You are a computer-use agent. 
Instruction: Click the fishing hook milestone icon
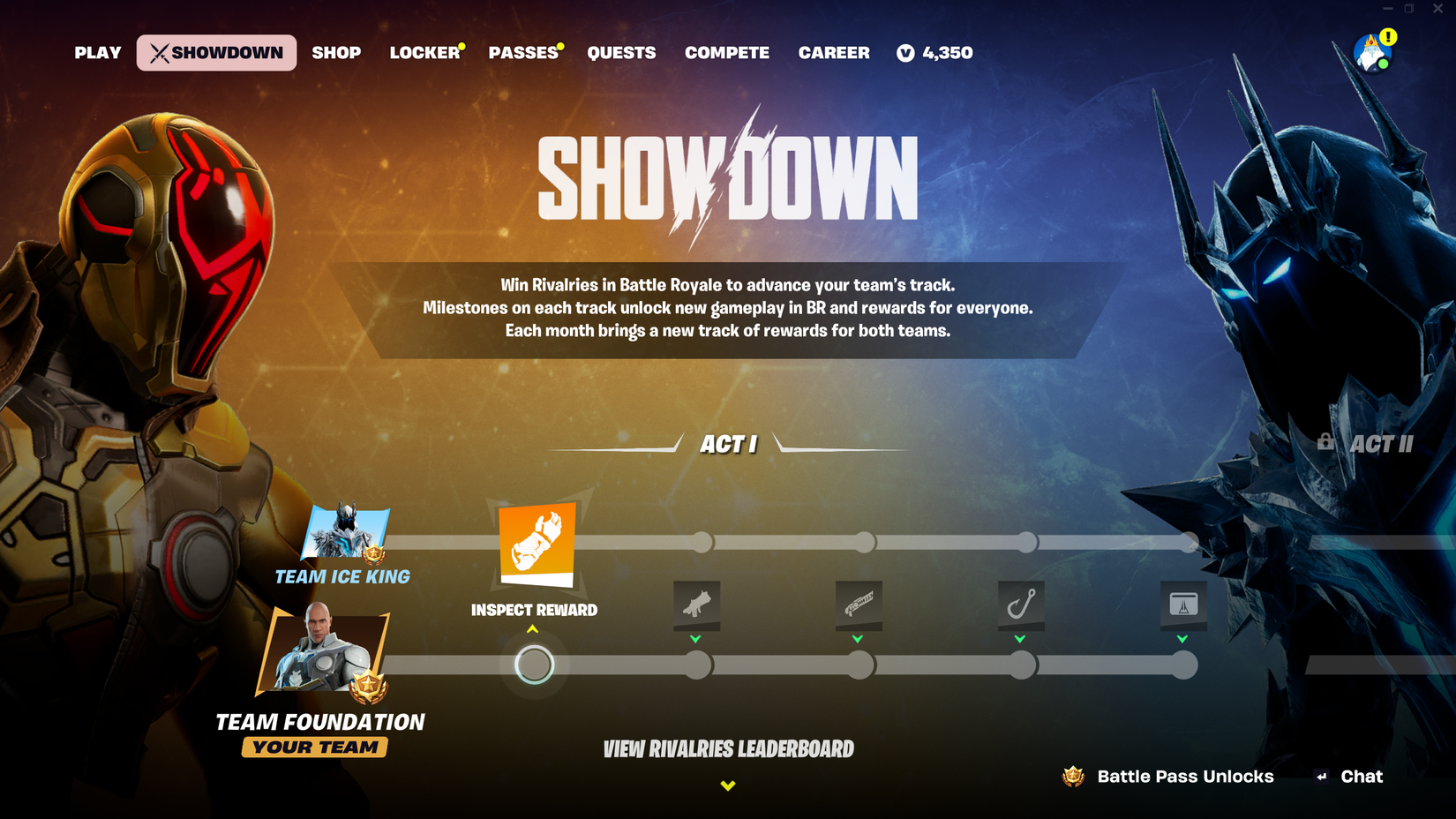(x=1022, y=605)
